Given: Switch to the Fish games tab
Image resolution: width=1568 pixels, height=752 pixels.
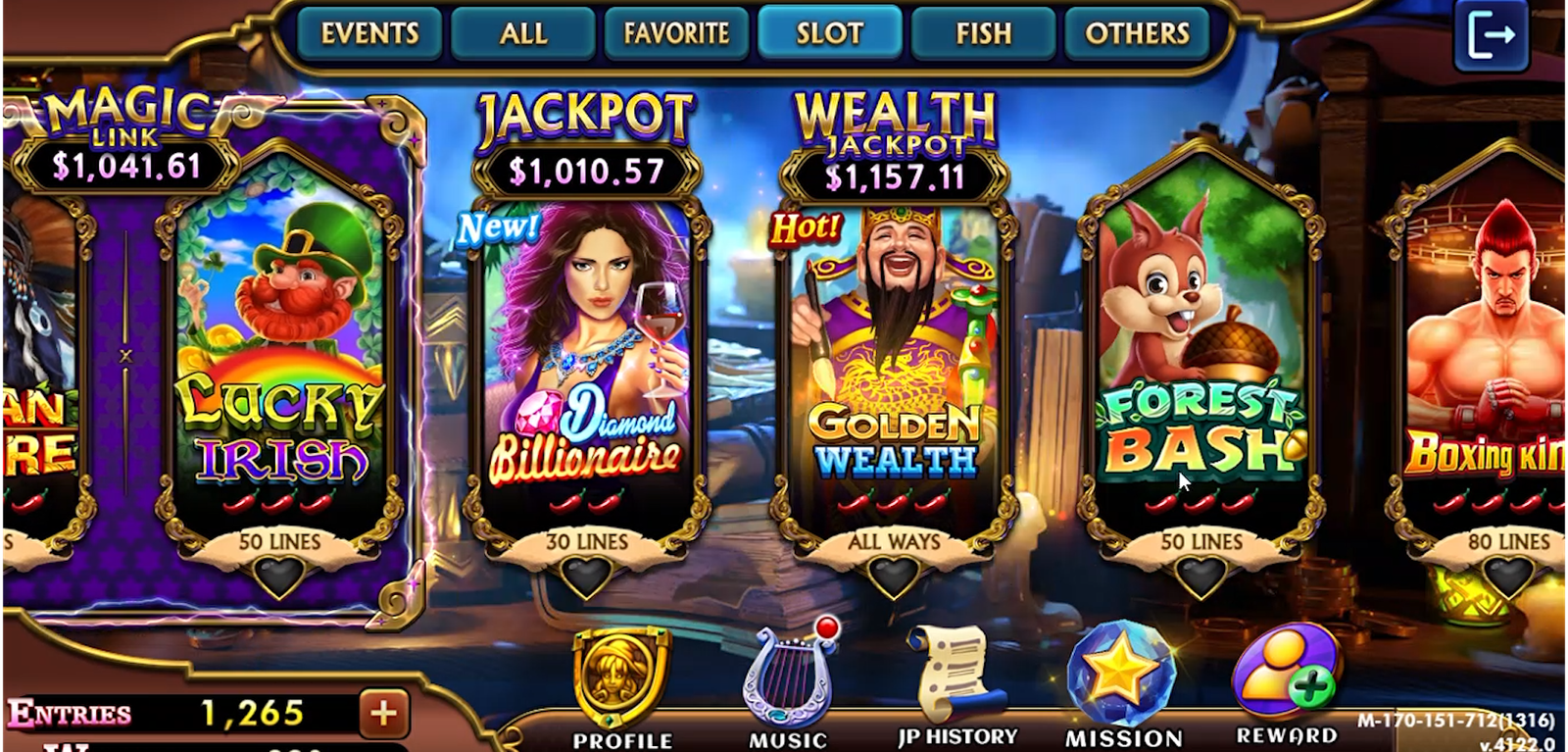Looking at the screenshot, I should click(x=983, y=34).
